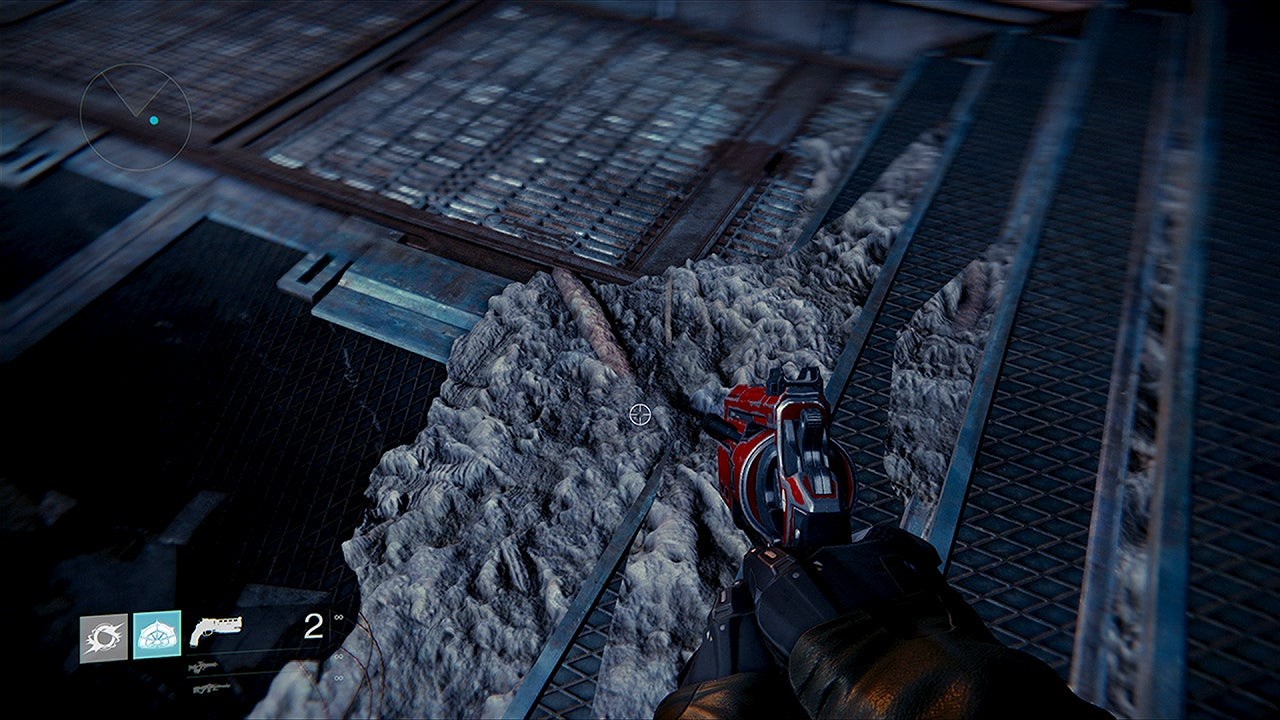Choose the equipped hand cannon weapon icon
The height and width of the screenshot is (720, 1280).
coord(215,629)
